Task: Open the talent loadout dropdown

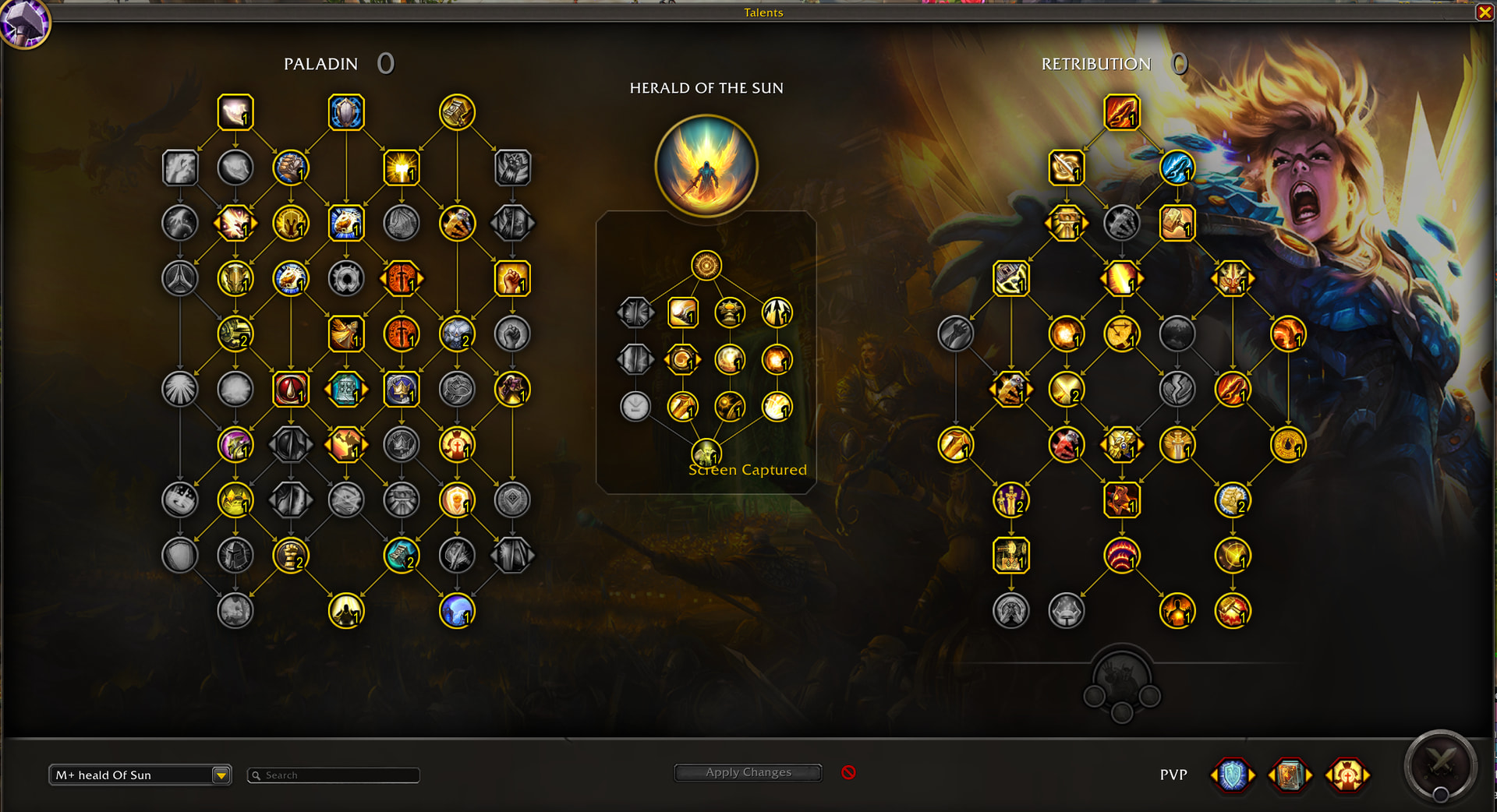Action: coord(221,775)
